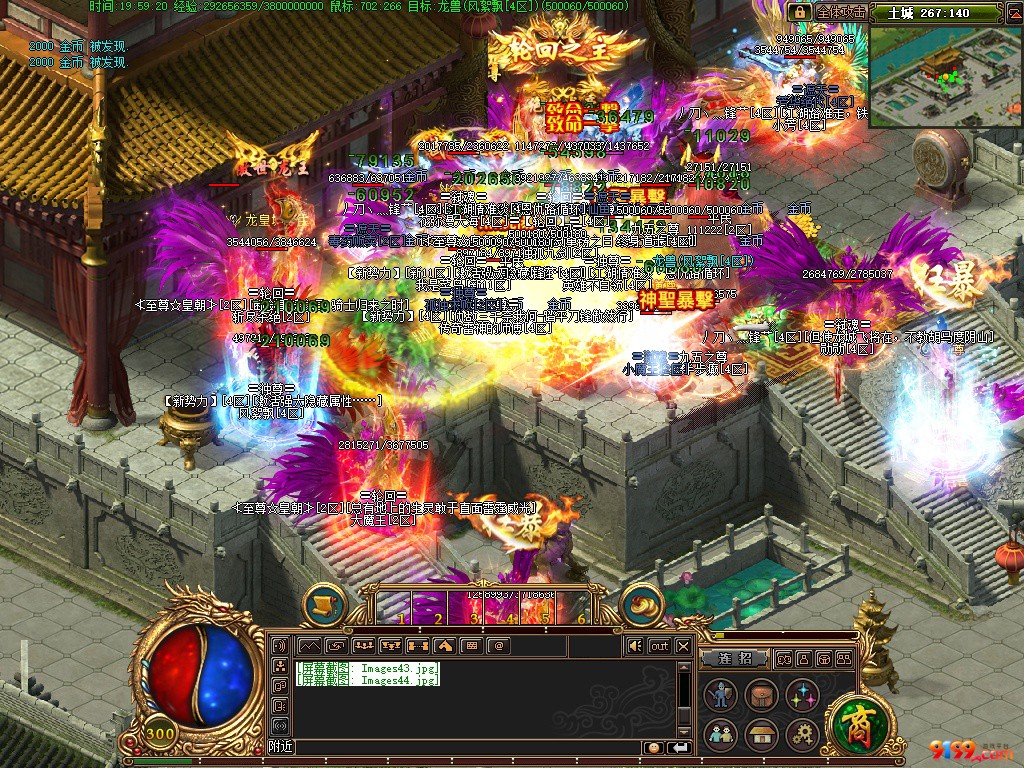
Task: Click the 'out' button in chat bar
Action: click(659, 646)
